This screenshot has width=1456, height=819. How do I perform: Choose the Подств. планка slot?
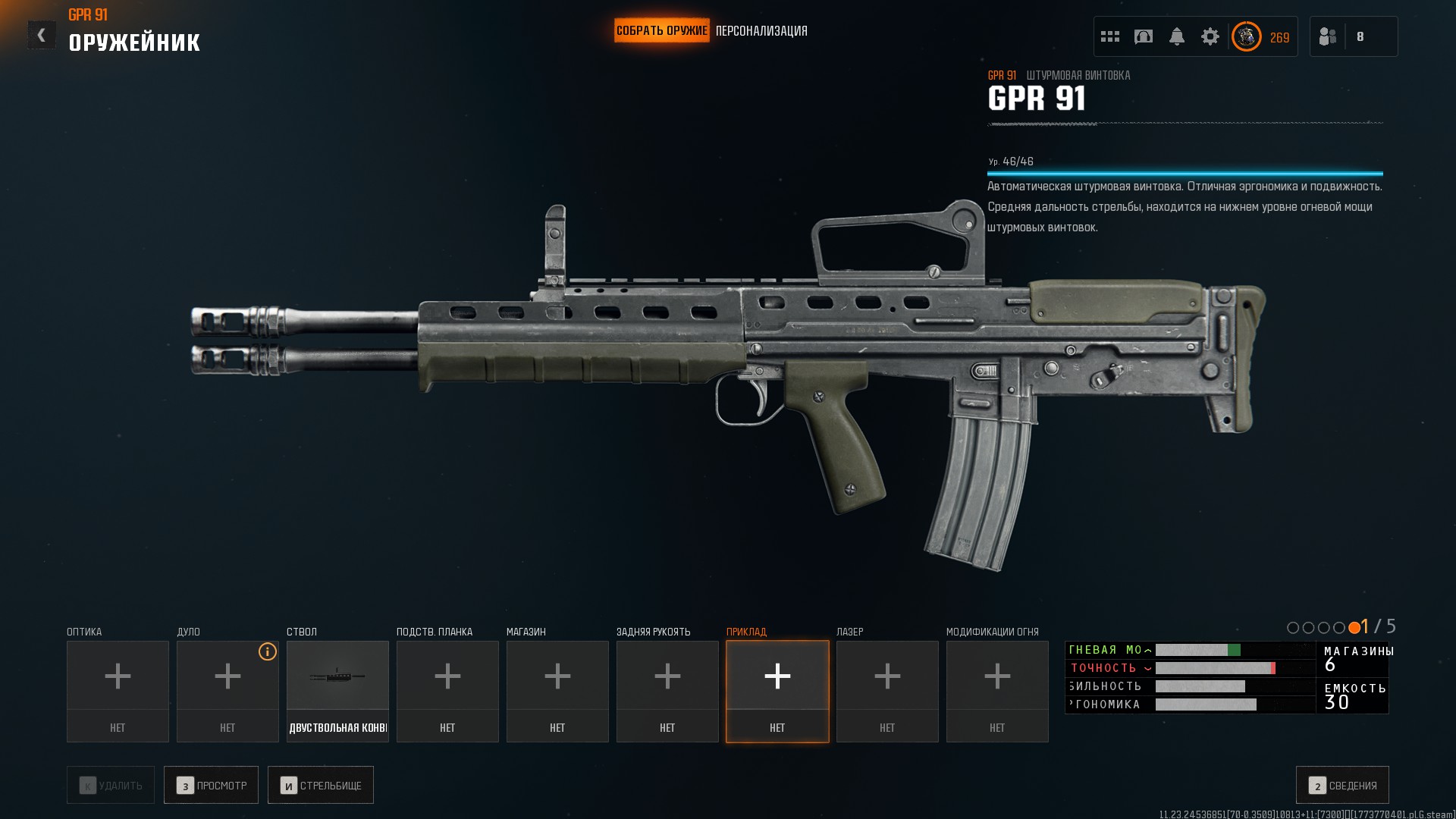pyautogui.click(x=447, y=691)
